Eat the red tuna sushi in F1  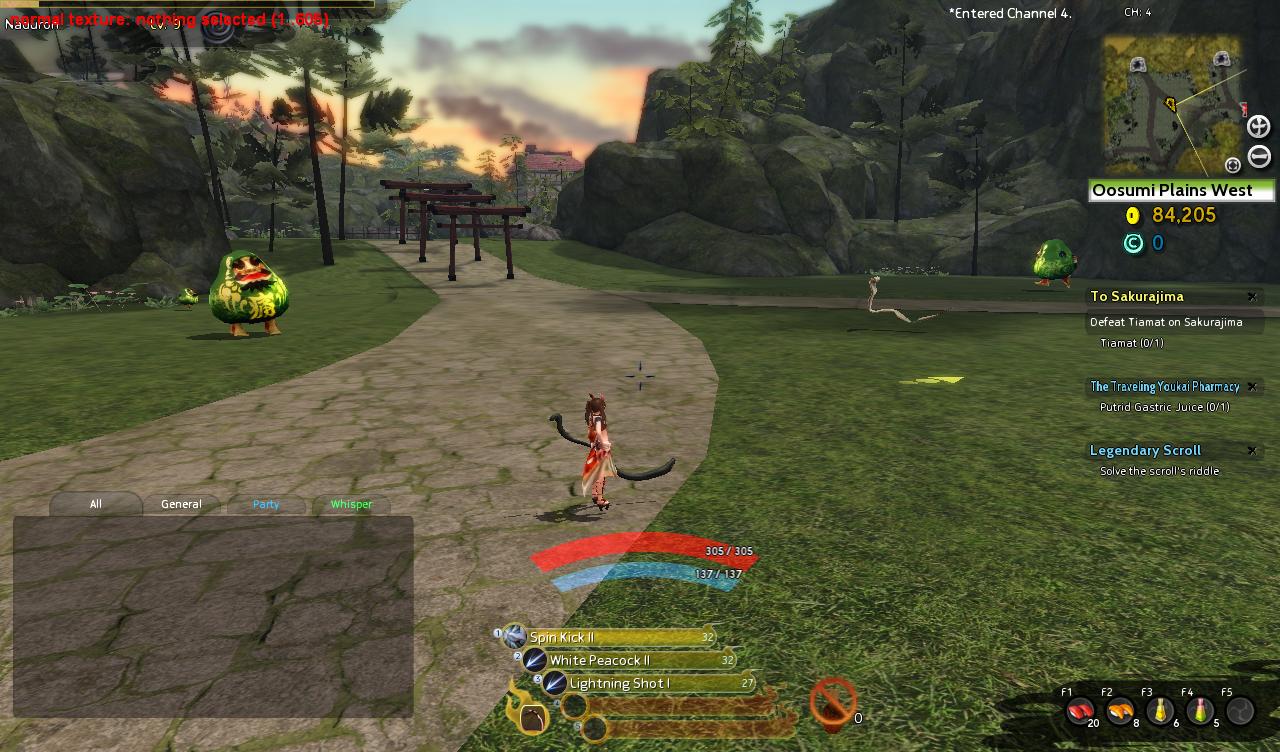click(x=1079, y=710)
